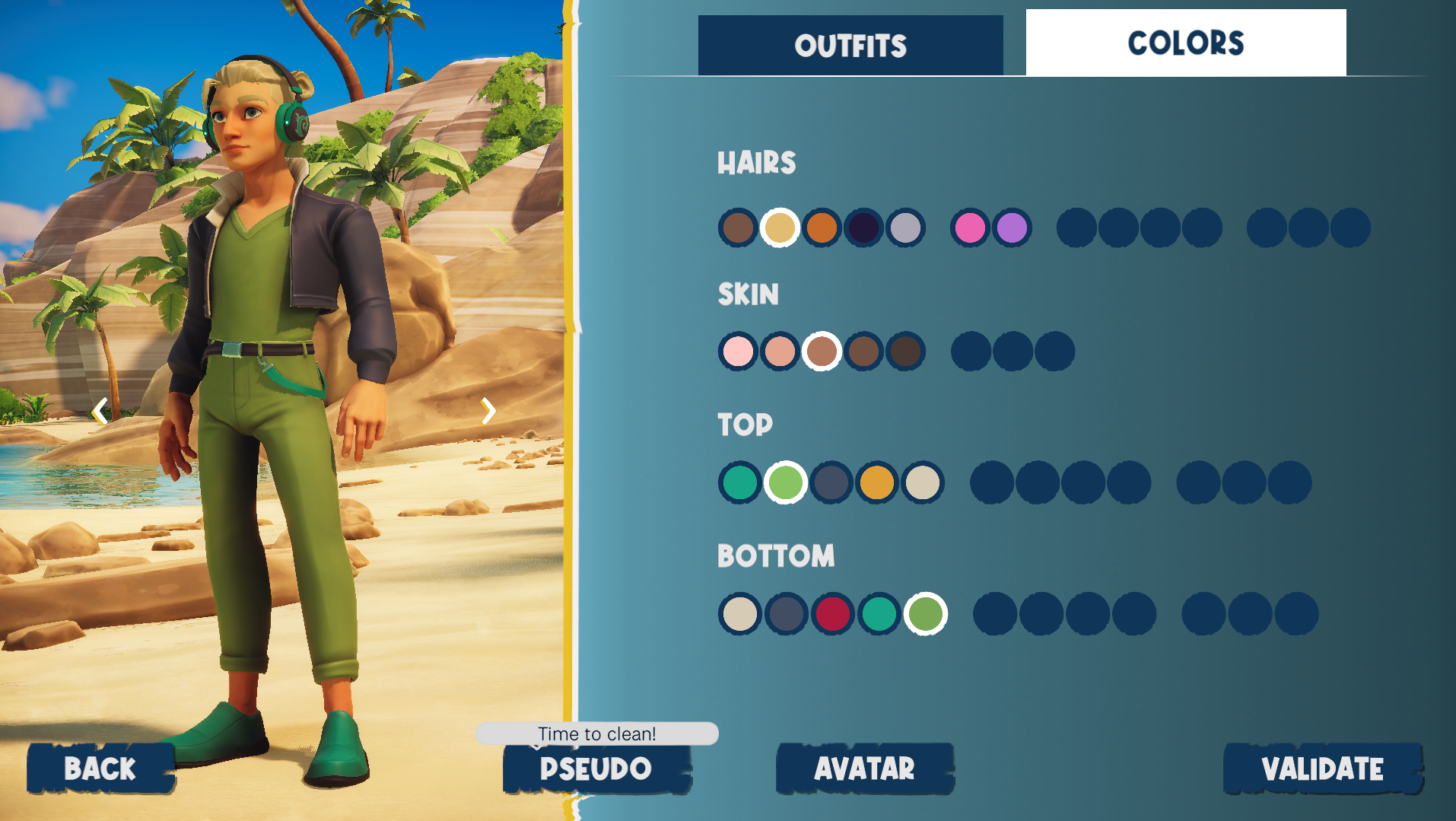Pick the teal bottom color swatch
The width and height of the screenshot is (1456, 821).
click(879, 614)
